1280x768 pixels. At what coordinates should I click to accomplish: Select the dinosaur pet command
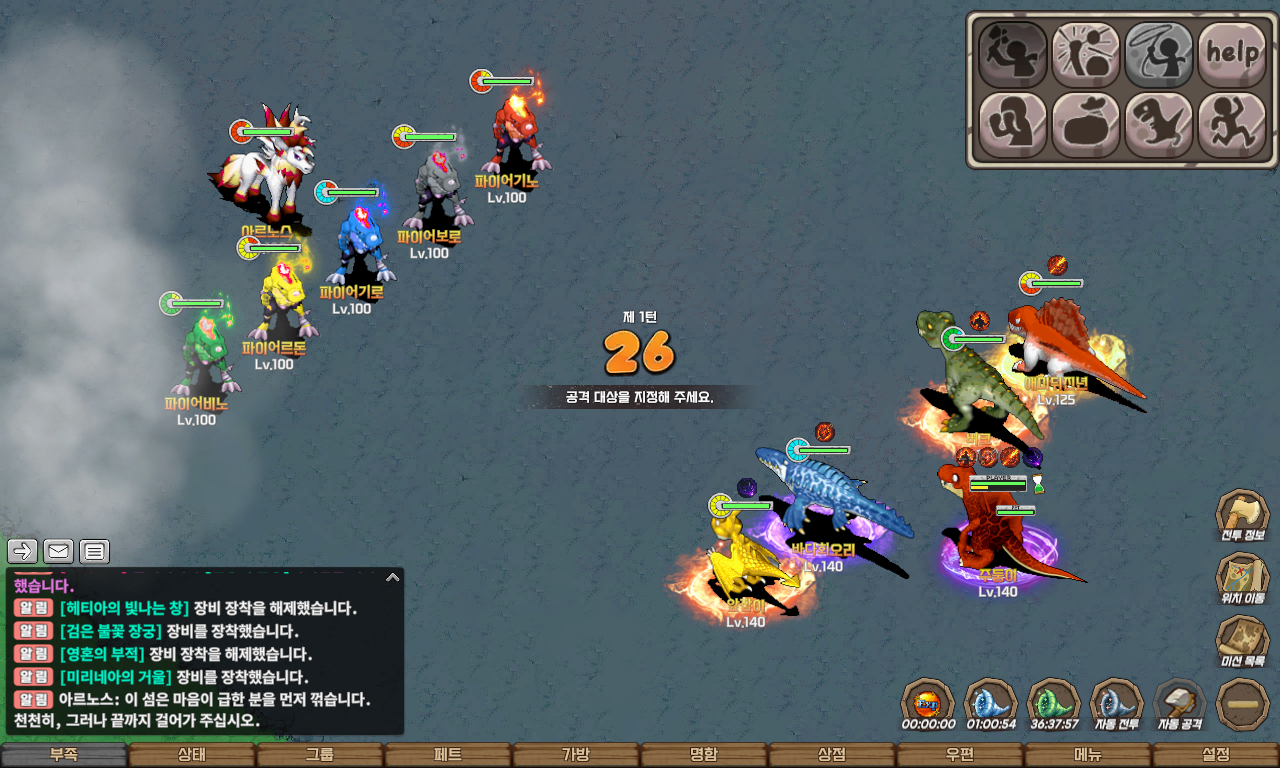coord(1158,125)
